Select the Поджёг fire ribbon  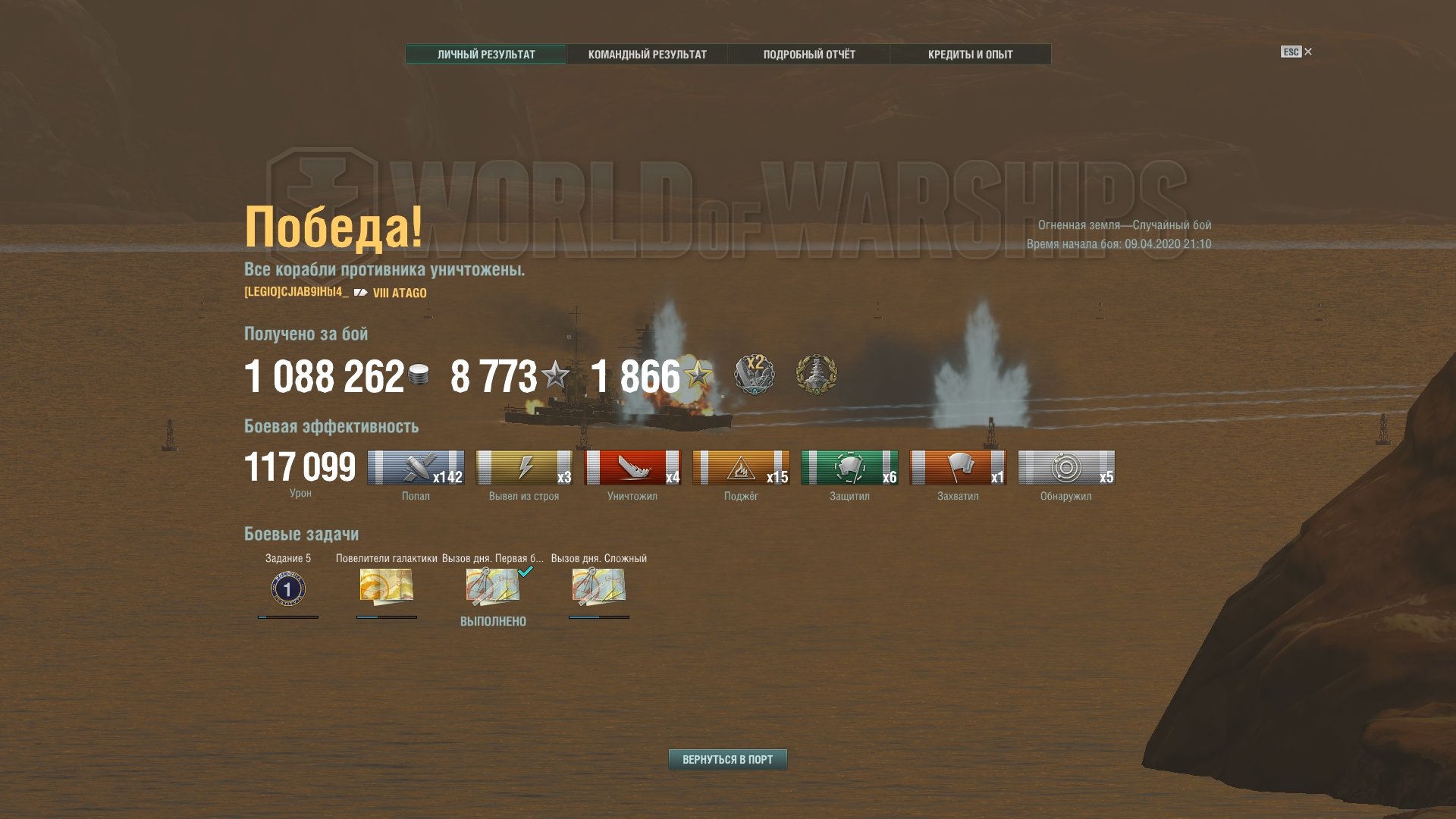pos(741,468)
